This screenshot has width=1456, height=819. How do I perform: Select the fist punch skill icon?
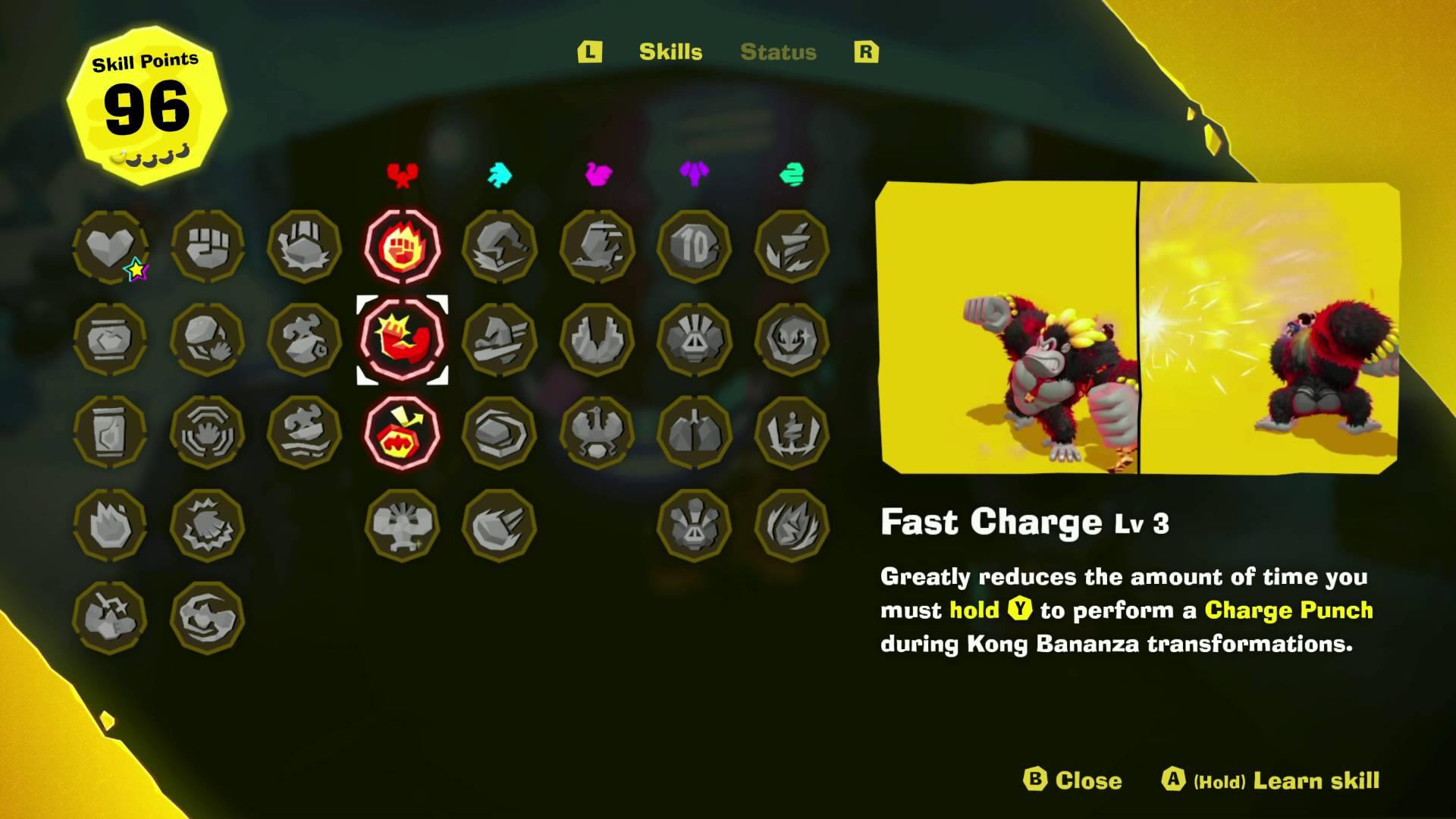209,246
